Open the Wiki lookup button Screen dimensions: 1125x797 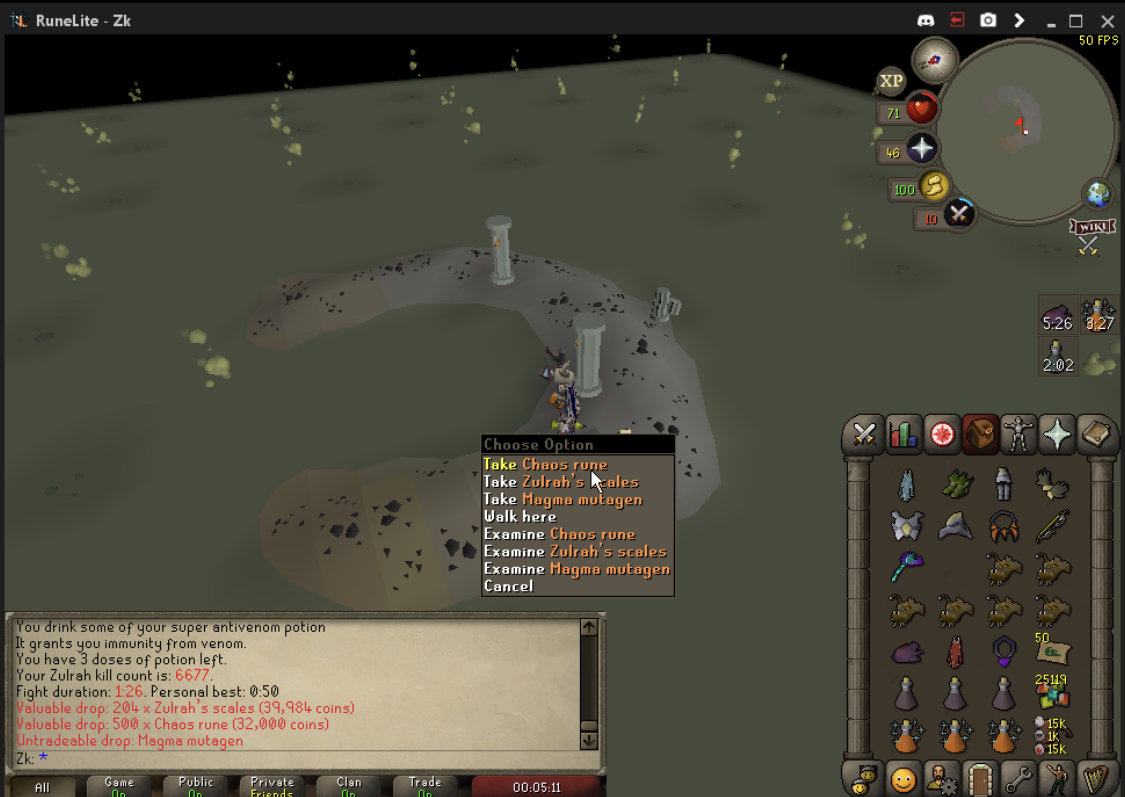click(x=1092, y=226)
